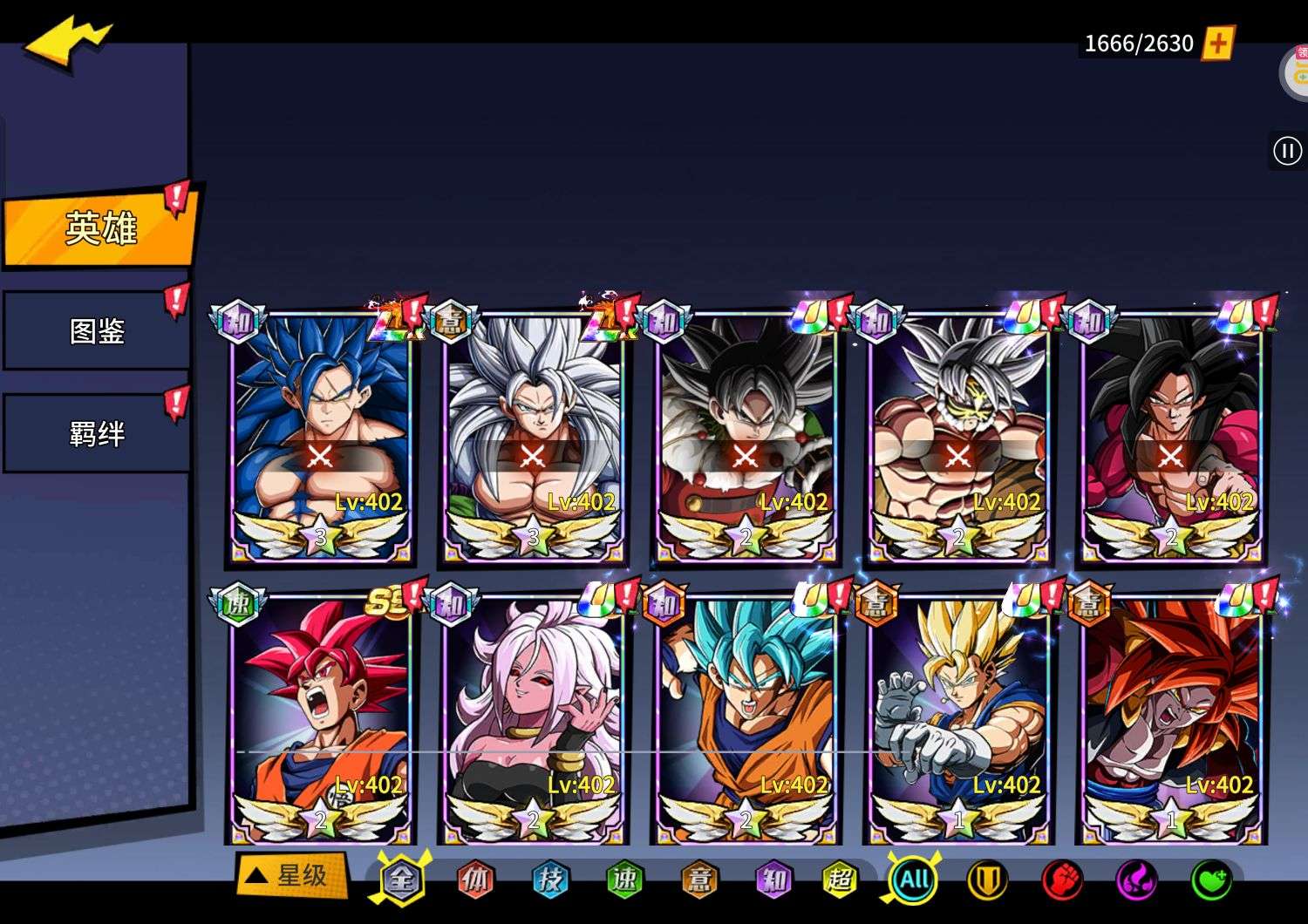Filter heroes by the green 速 type
Viewport: 1308px width, 924px height.
coord(624,880)
